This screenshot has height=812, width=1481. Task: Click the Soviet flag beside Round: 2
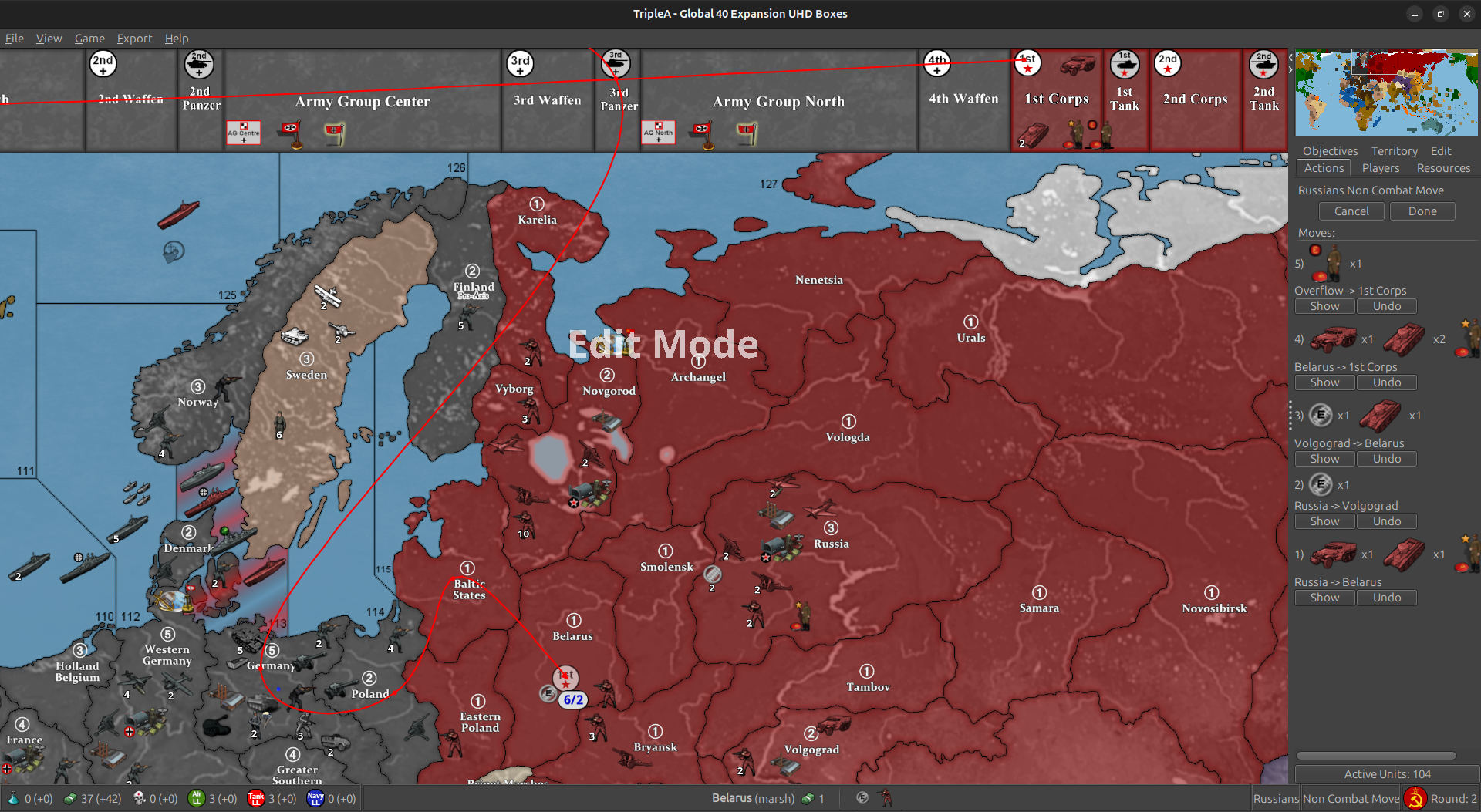(x=1415, y=798)
